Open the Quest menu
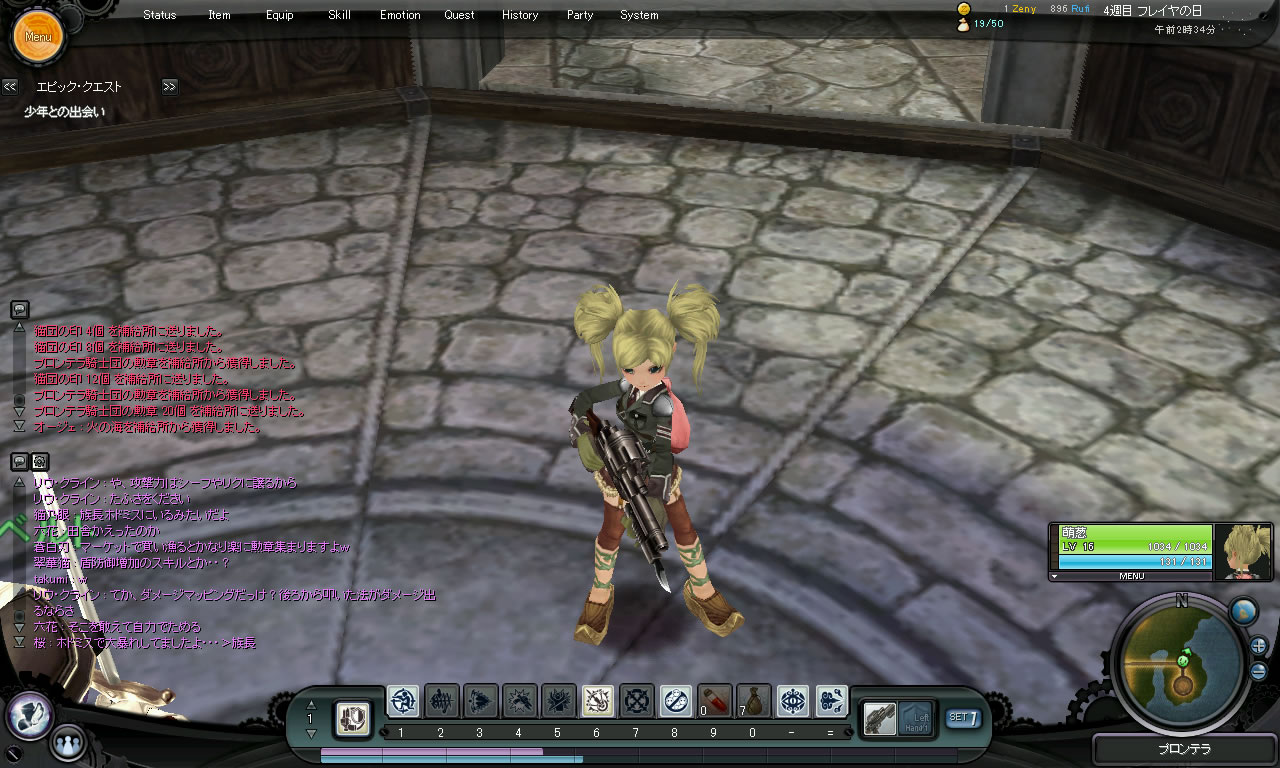Screen dimensions: 1280x768 click(x=460, y=15)
